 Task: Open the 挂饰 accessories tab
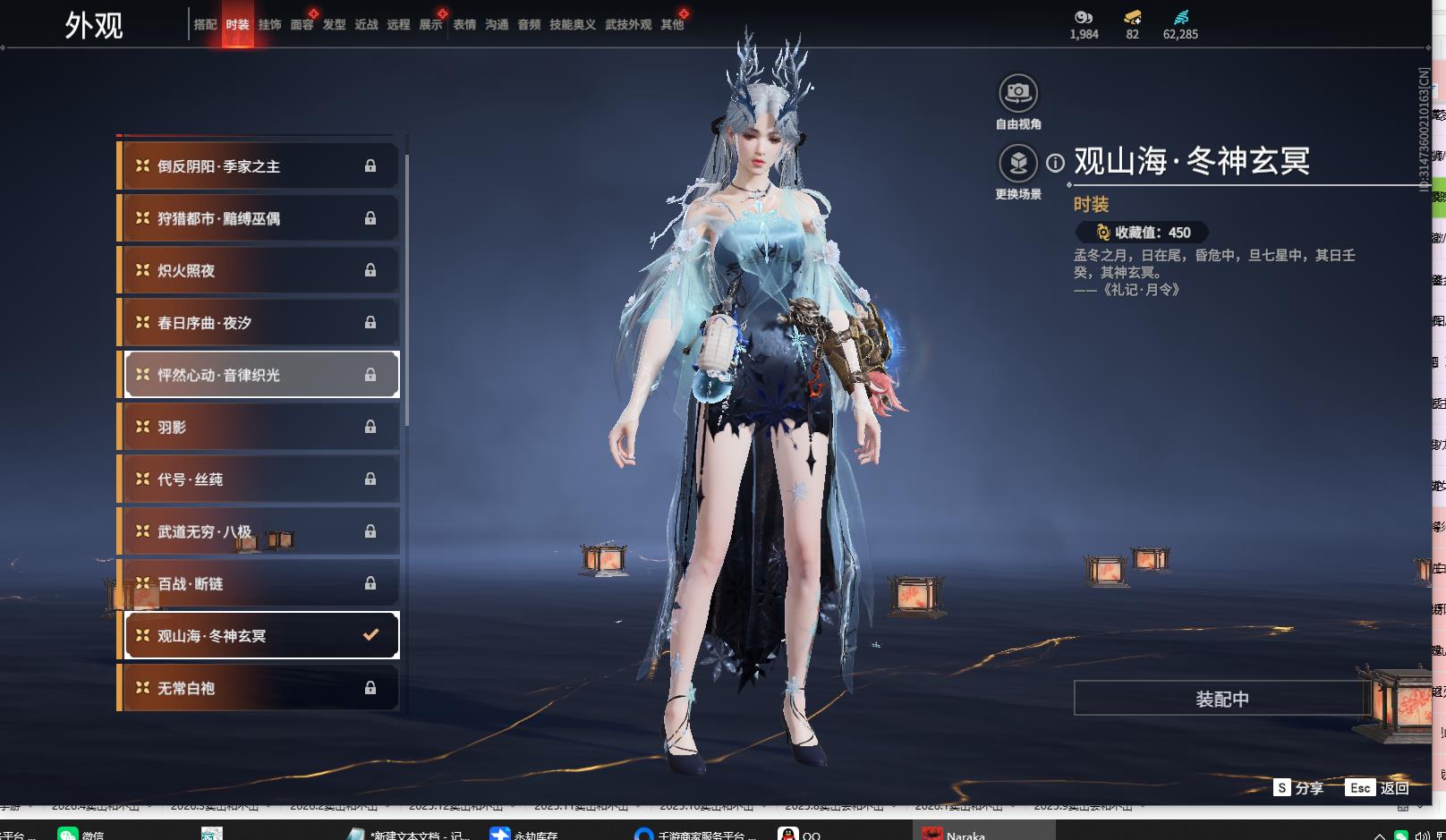tap(269, 24)
